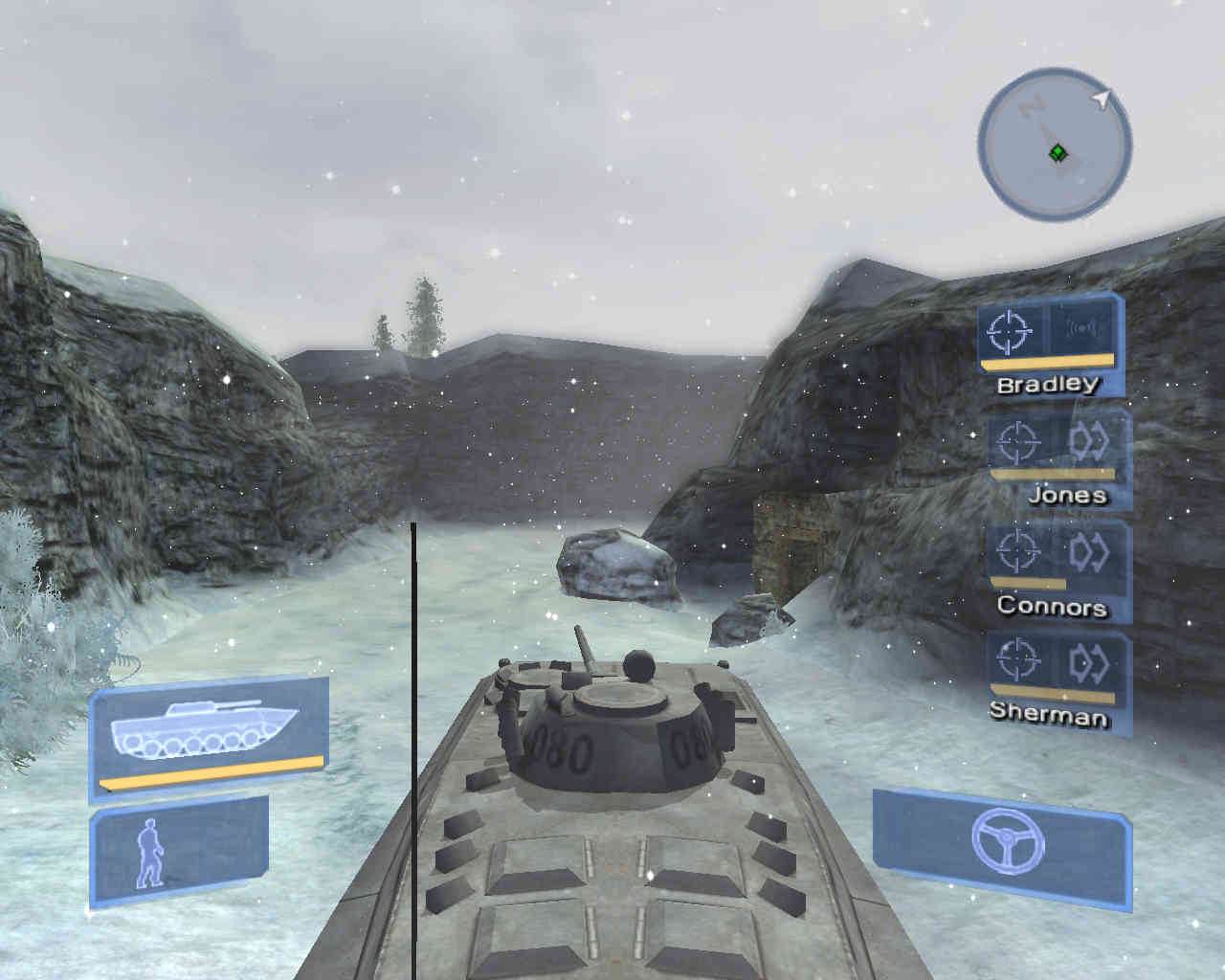Screen dimensions: 1225x980
Task: Choose Connors's crosshair icon
Action: pyautogui.click(x=1017, y=551)
